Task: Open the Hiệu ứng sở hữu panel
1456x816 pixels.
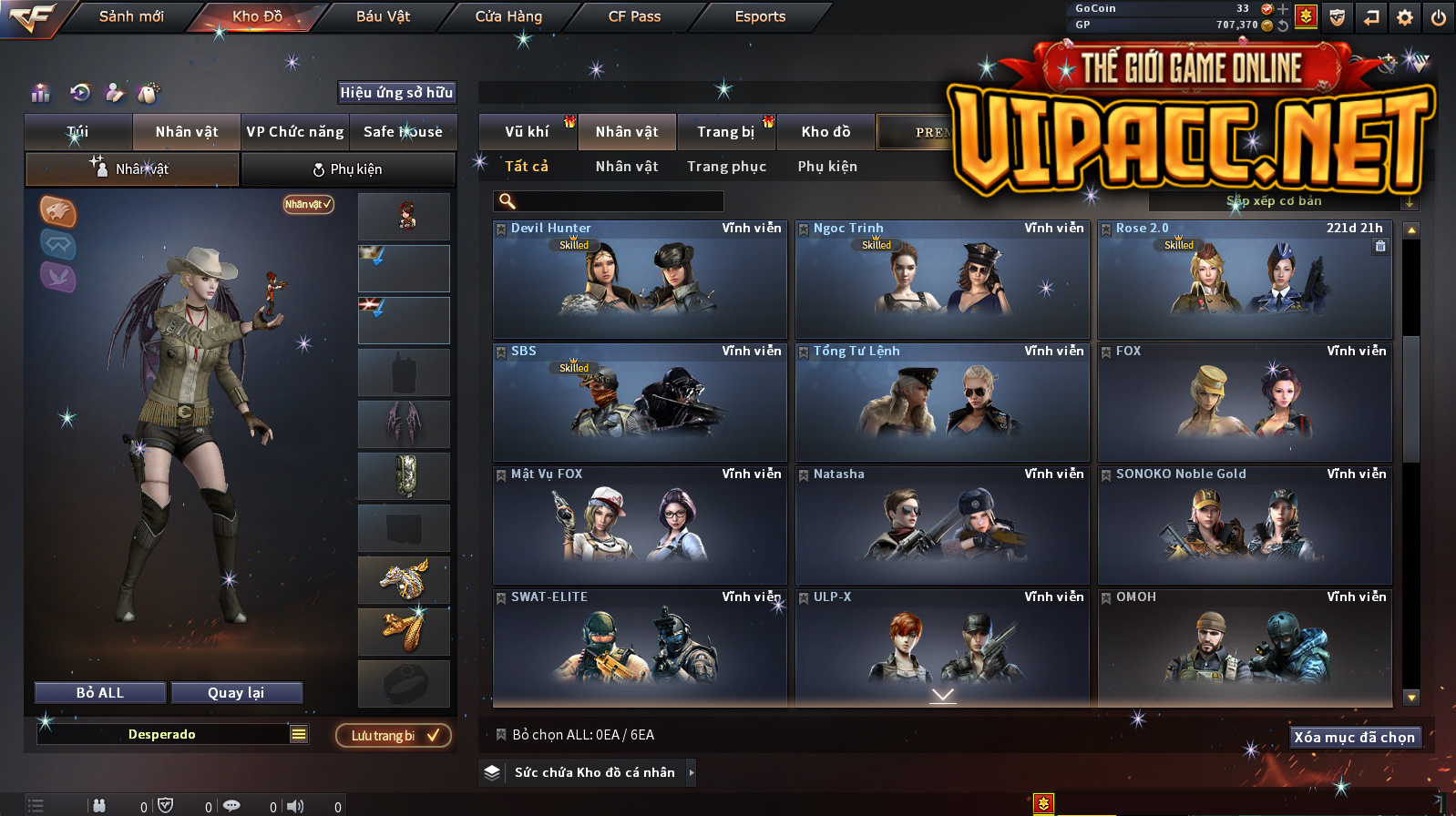Action: click(396, 93)
